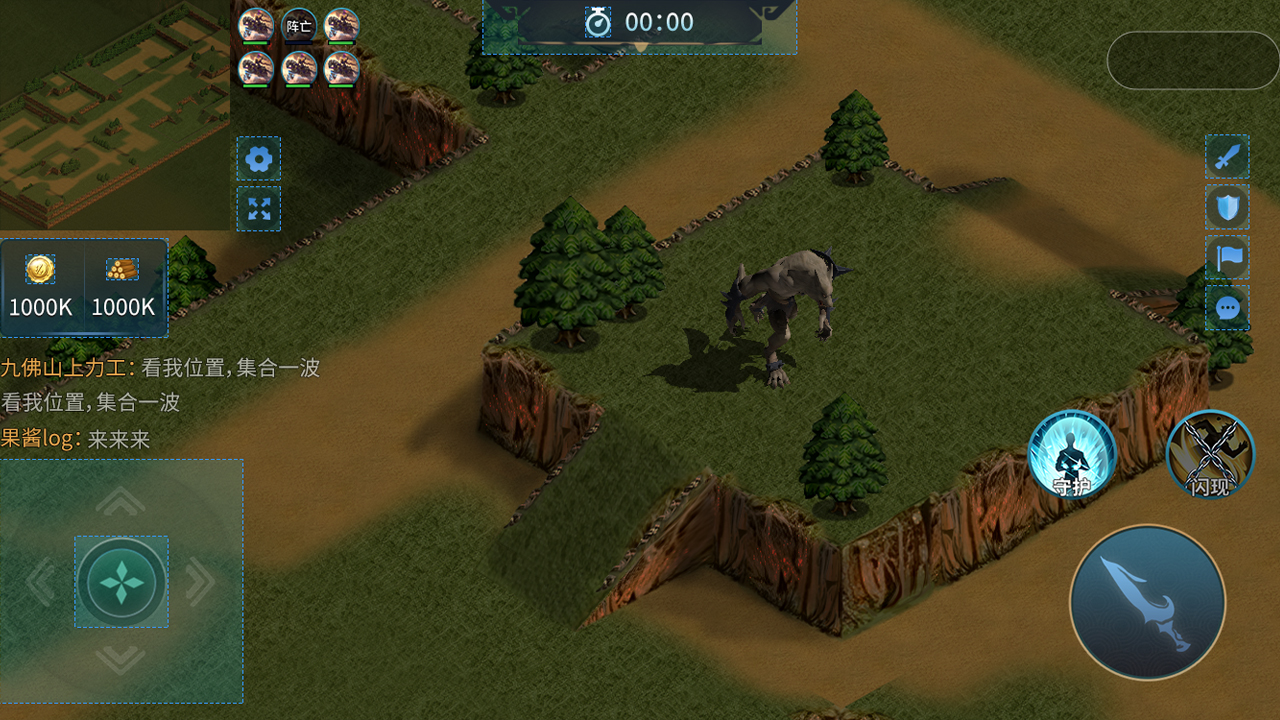The image size is (1280, 720).
Task: Open the chat bubble button
Action: click(1227, 308)
